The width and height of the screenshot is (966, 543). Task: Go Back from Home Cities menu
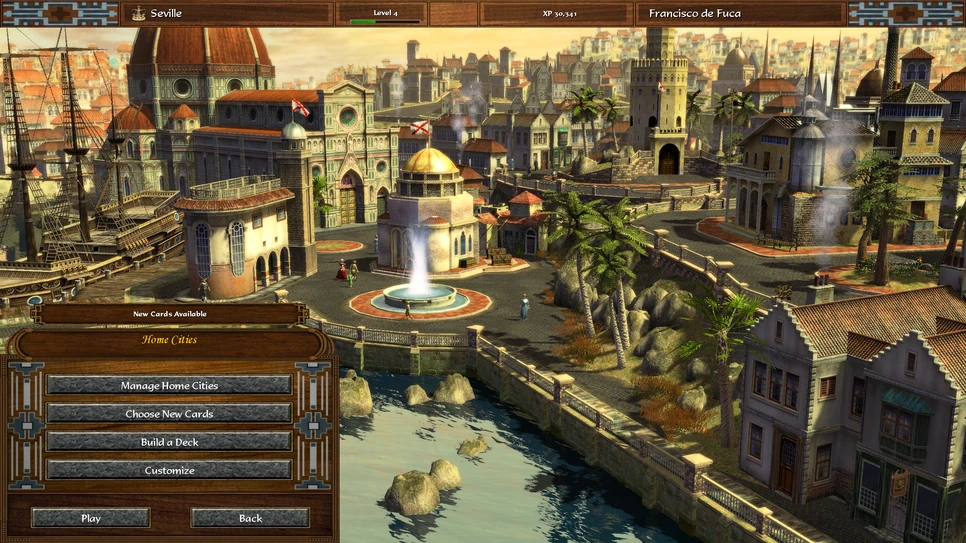coord(250,518)
